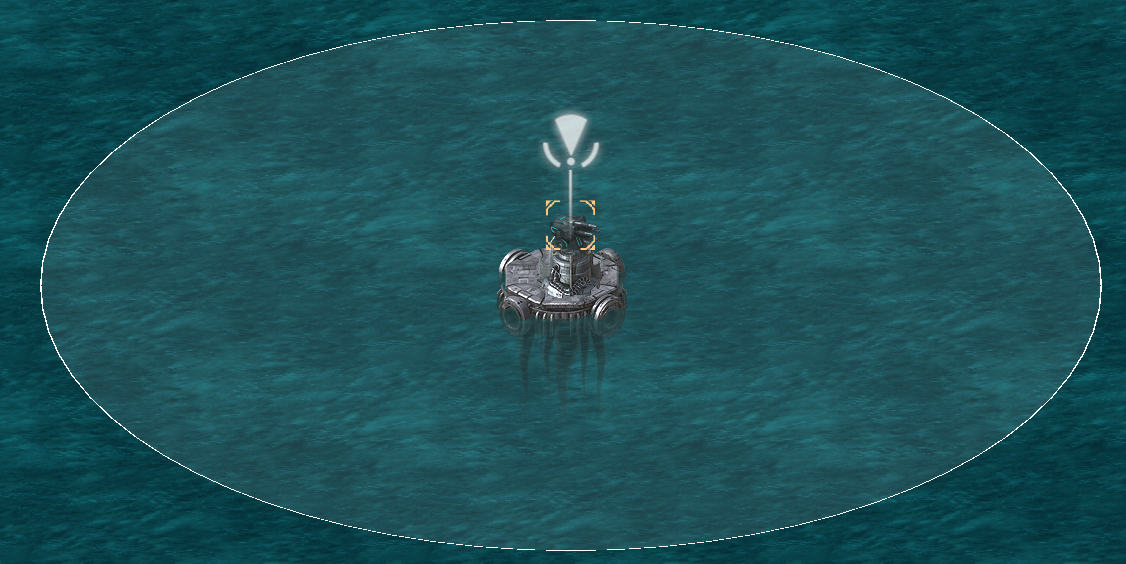
Task: Select the turret marked by orange brackets
Action: coord(570,226)
